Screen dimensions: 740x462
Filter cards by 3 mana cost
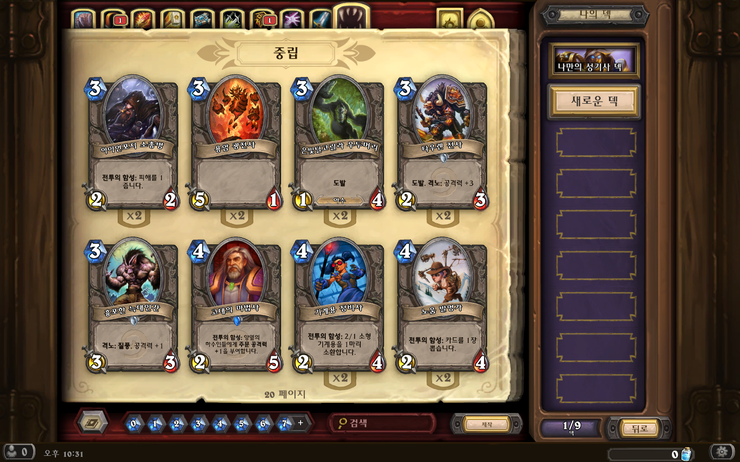199,424
